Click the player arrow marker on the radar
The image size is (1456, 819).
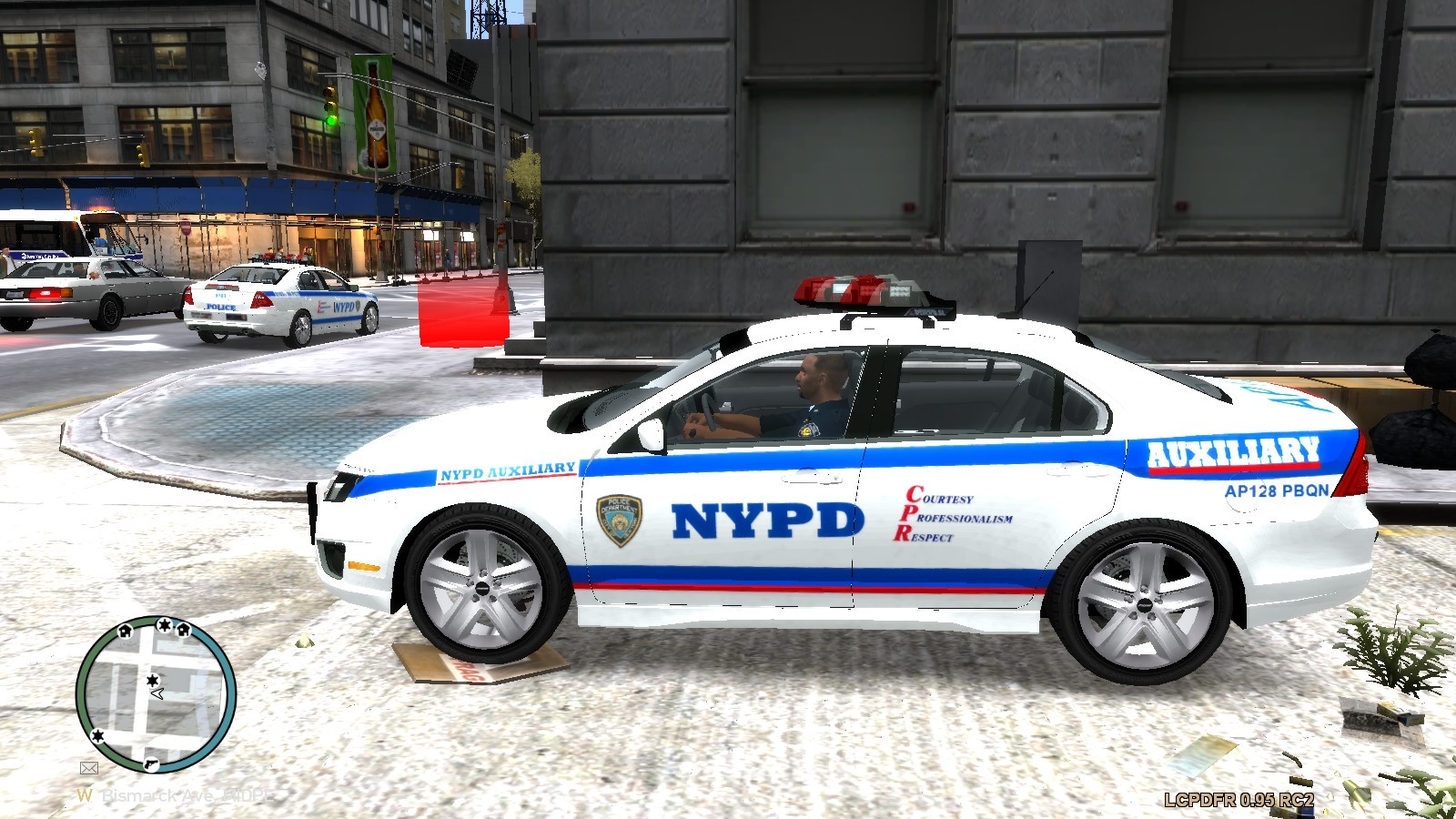157,693
